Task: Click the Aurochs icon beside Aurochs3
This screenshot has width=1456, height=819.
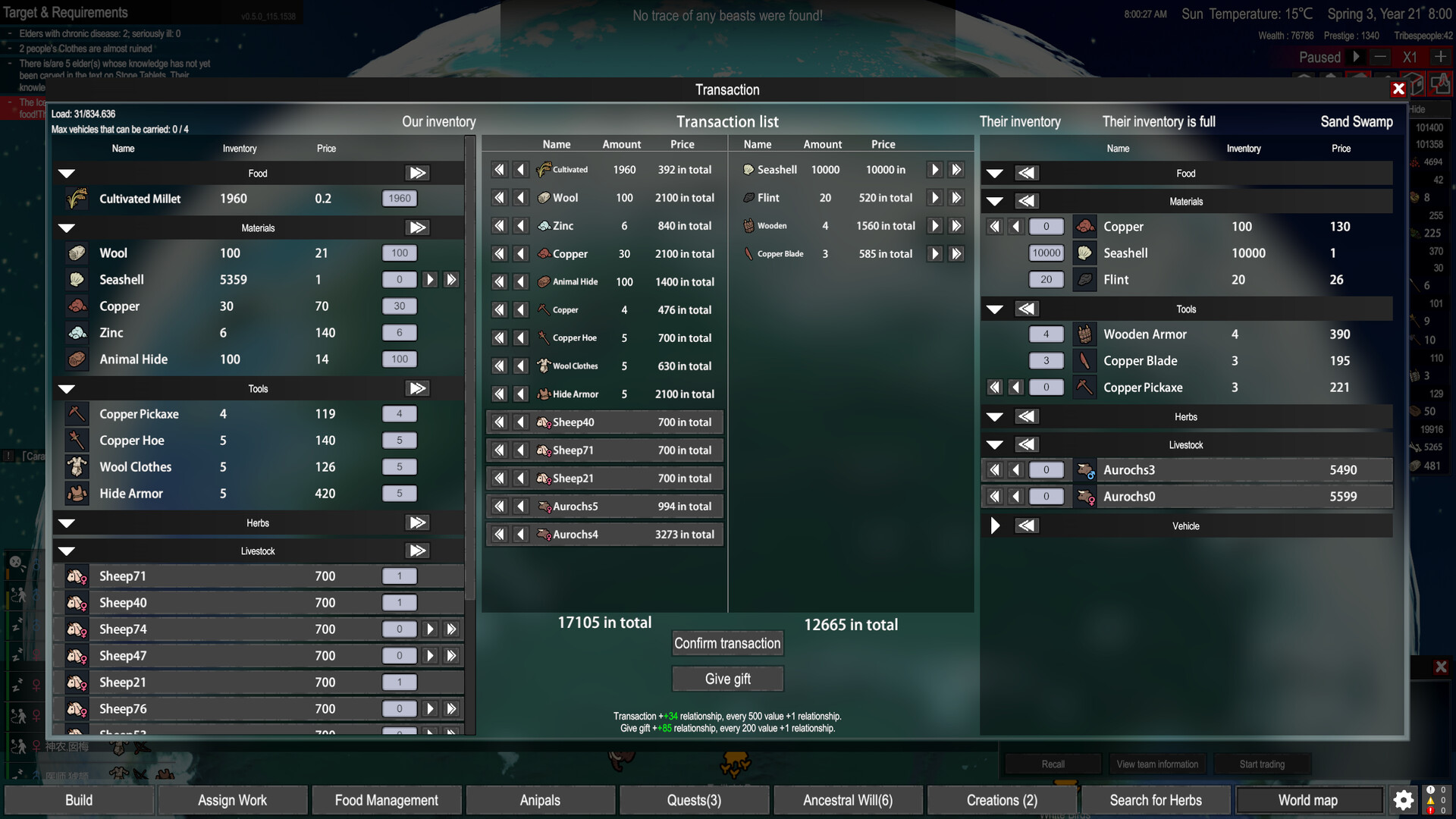Action: [1085, 469]
